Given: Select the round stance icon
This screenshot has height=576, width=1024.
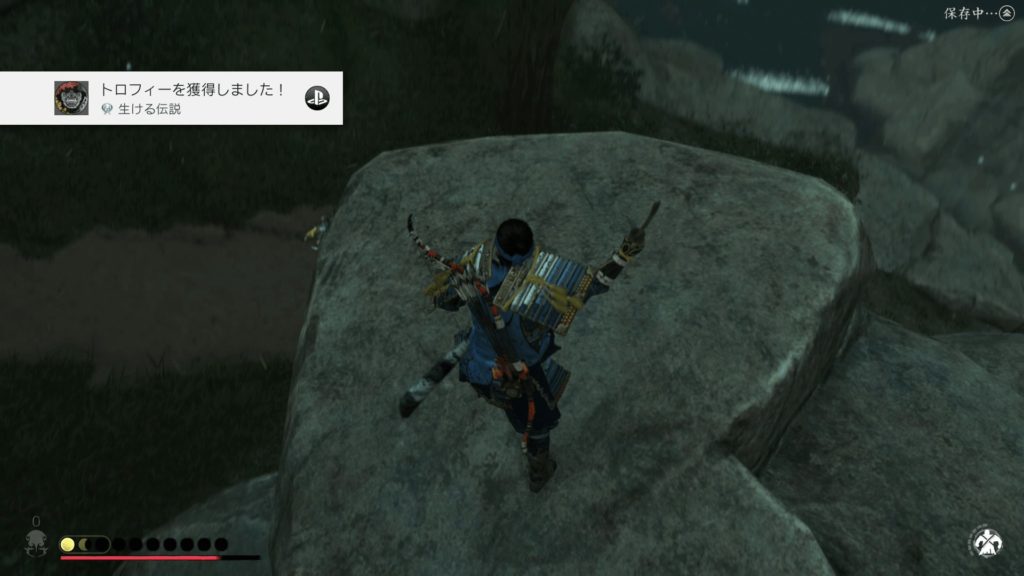Looking at the screenshot, I should [x=985, y=543].
